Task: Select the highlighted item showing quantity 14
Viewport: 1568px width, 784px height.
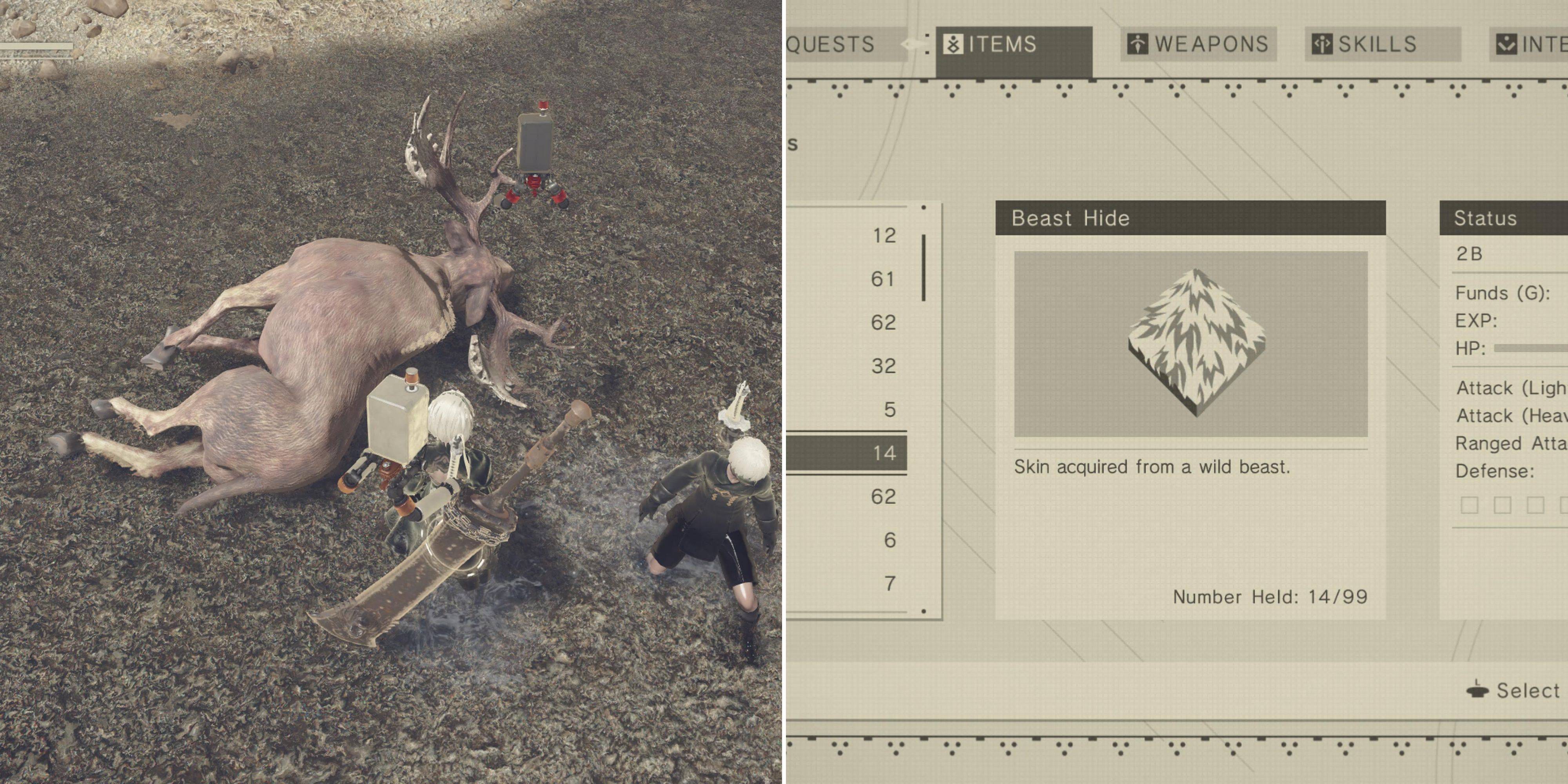Action: [x=884, y=453]
